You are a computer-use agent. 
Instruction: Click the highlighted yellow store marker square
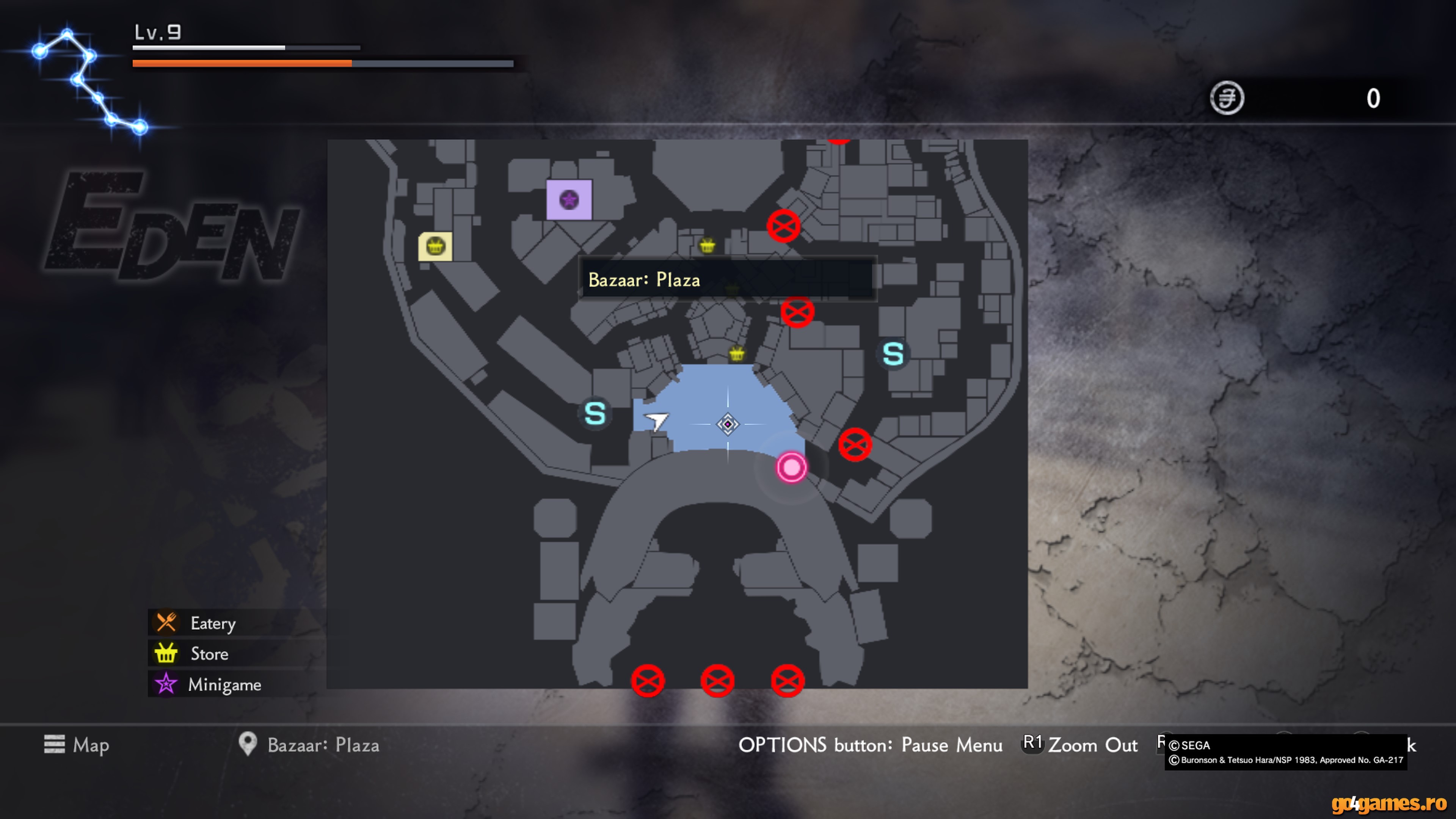click(435, 246)
